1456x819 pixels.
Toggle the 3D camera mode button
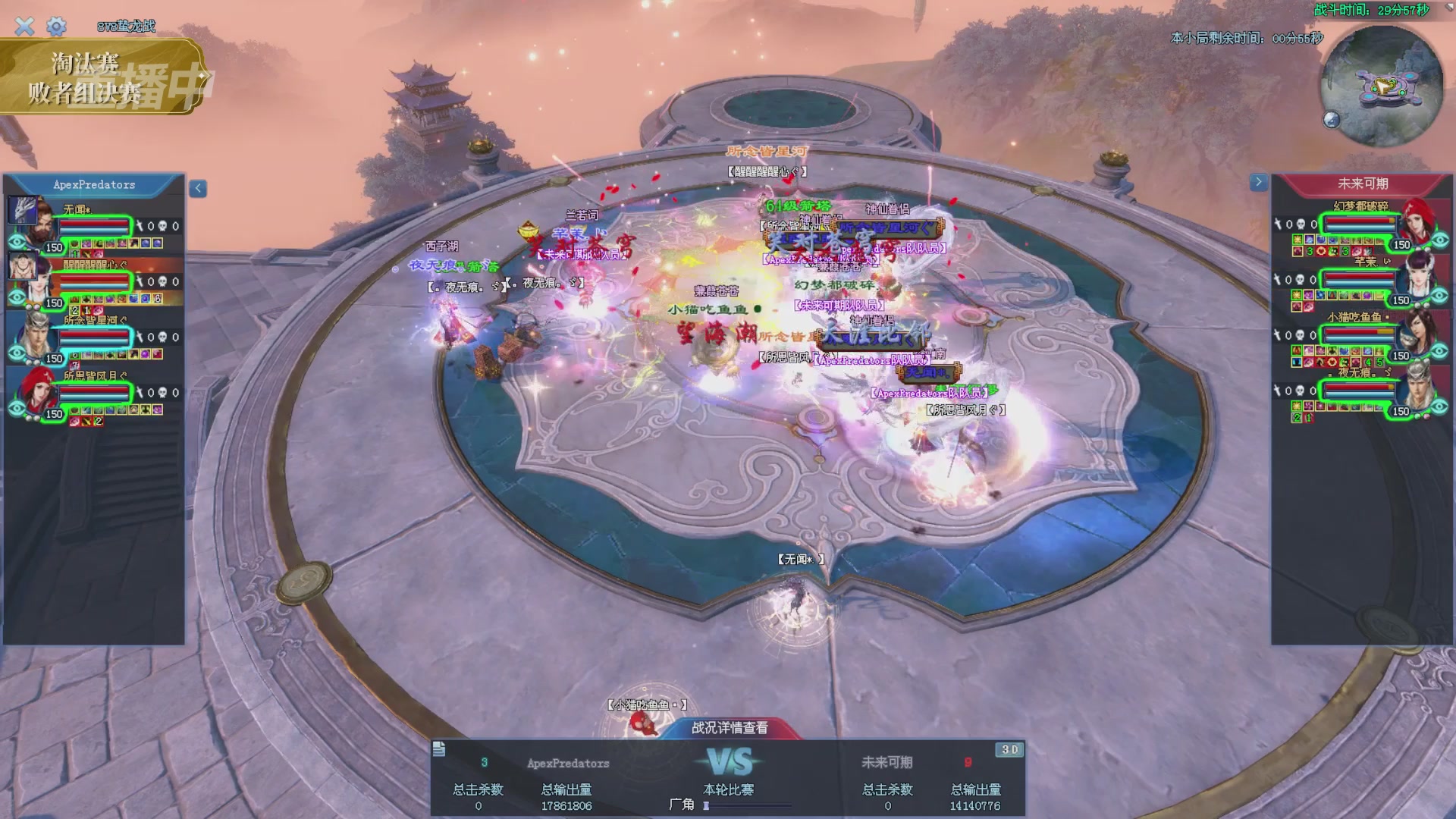pyautogui.click(x=1009, y=750)
